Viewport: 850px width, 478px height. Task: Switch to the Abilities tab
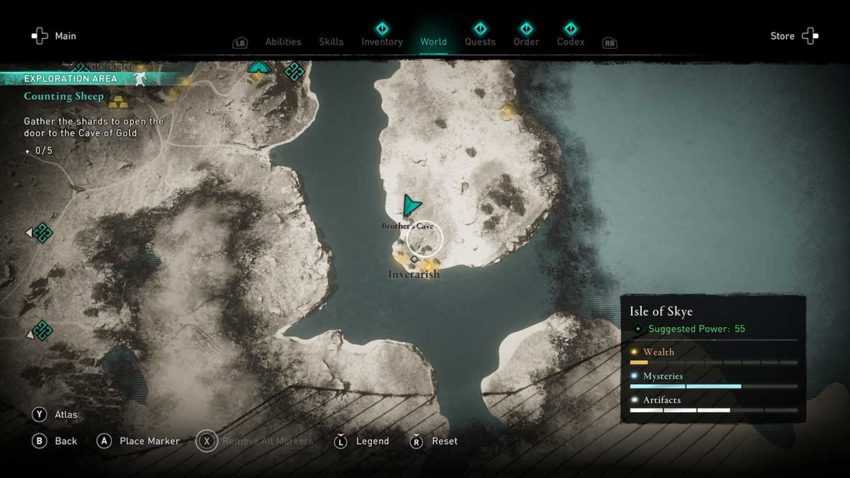coord(283,42)
